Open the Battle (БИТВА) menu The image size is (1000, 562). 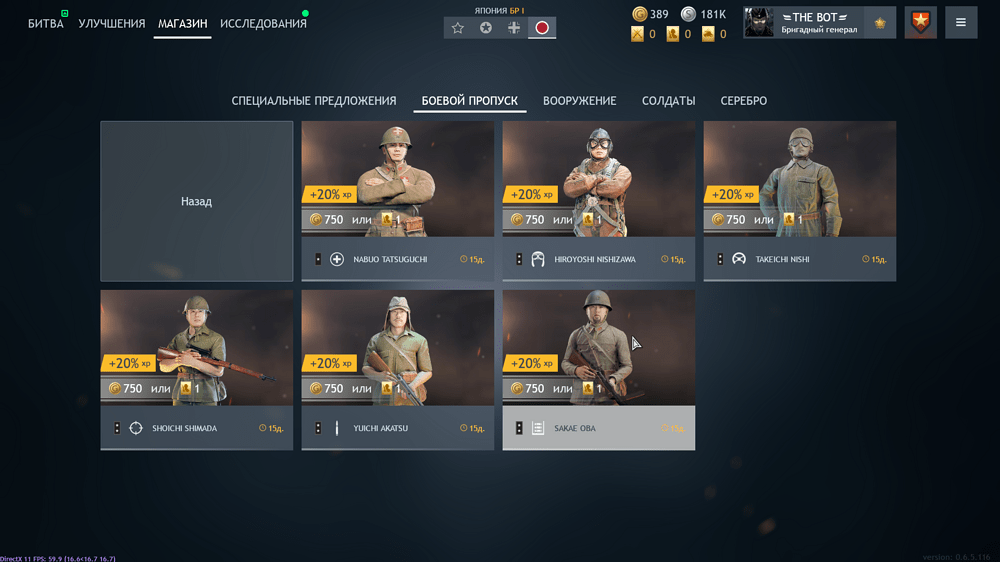pos(45,23)
